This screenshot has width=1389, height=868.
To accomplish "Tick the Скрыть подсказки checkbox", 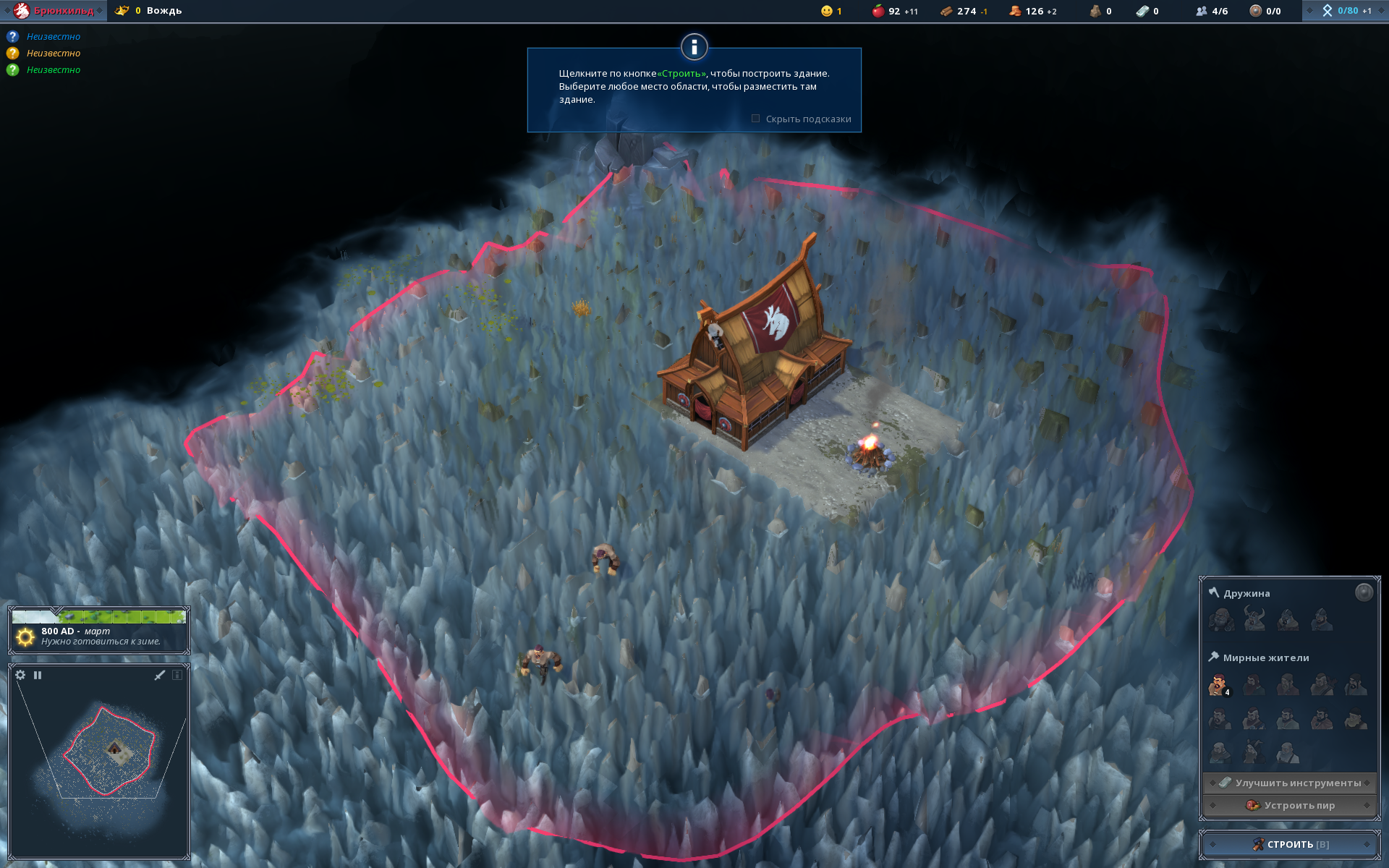I will 755,119.
